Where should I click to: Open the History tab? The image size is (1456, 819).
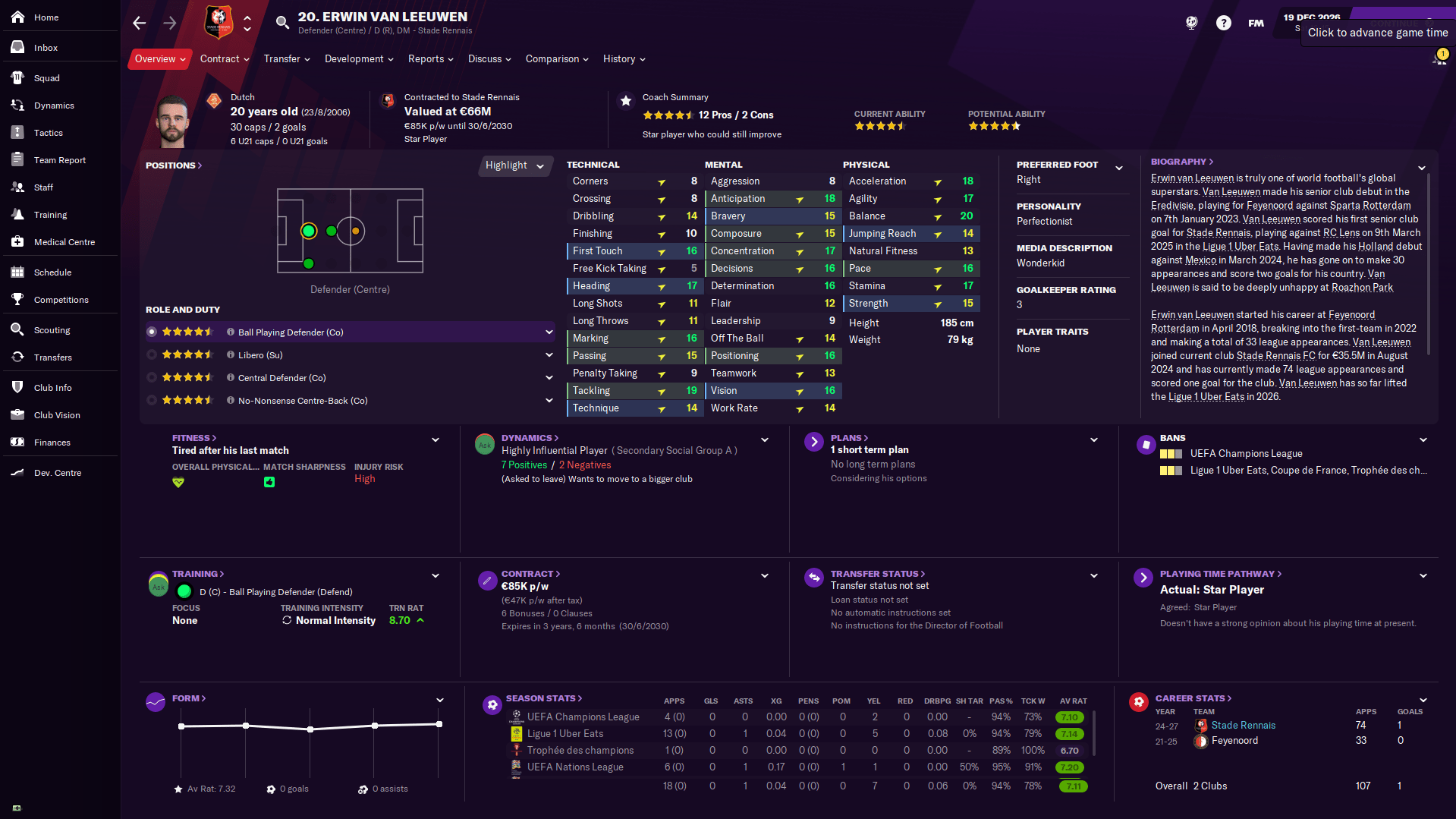620,58
